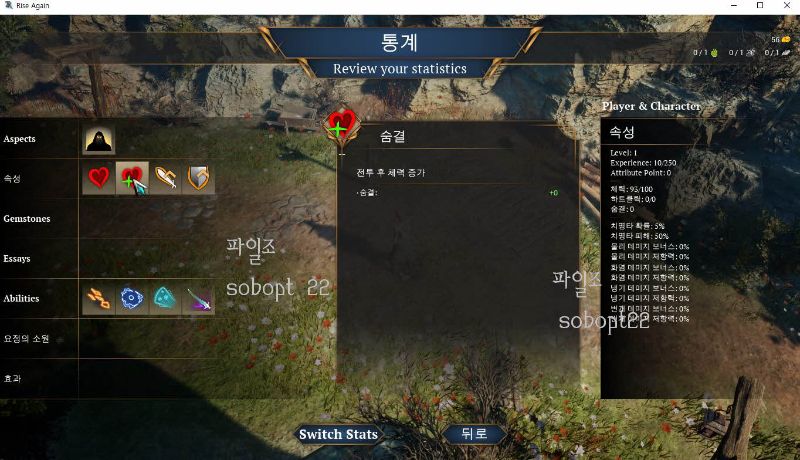The image size is (800, 460).
Task: Select the hooded figure aspect icon
Action: click(x=99, y=140)
